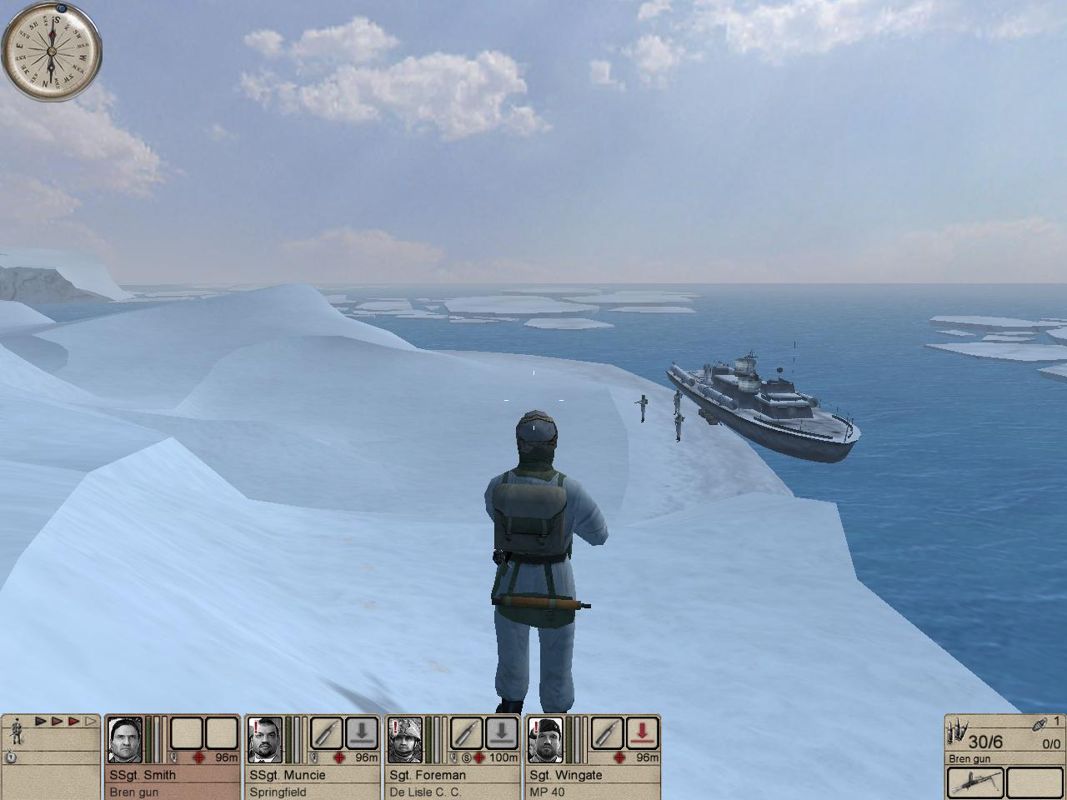Viewport: 1067px width, 800px height.
Task: Click the grey down-arrow icon on Muncie's panel
Action: click(x=362, y=733)
